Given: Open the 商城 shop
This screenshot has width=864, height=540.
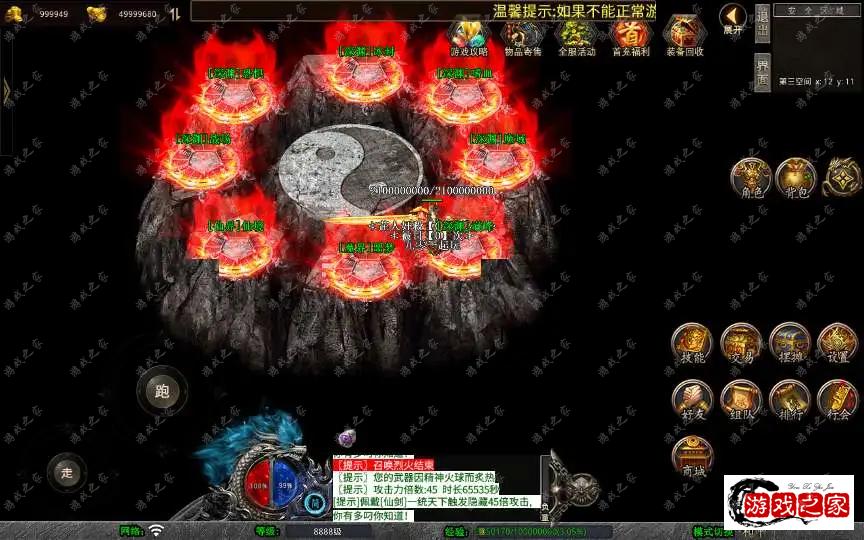Looking at the screenshot, I should [x=692, y=455].
